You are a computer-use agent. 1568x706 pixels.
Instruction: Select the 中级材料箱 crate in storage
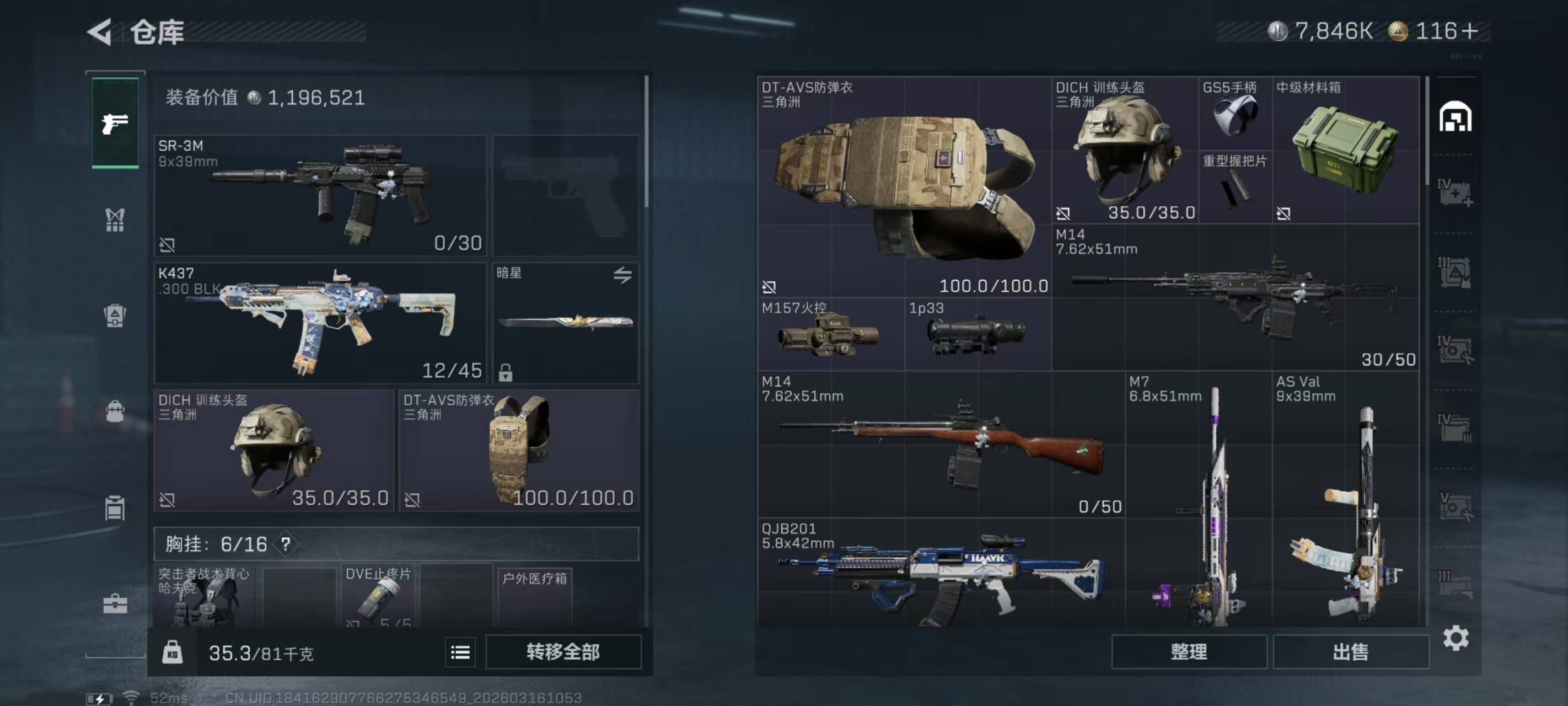1345,150
